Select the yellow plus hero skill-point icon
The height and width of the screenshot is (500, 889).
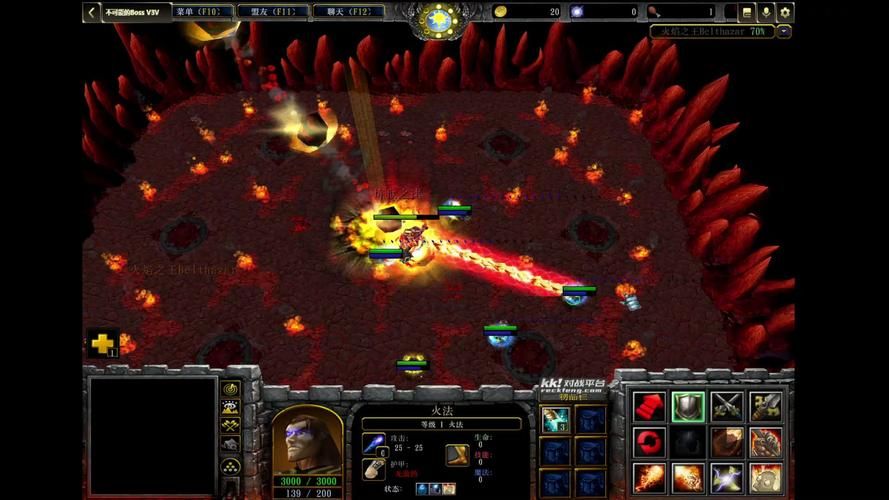click(x=102, y=344)
